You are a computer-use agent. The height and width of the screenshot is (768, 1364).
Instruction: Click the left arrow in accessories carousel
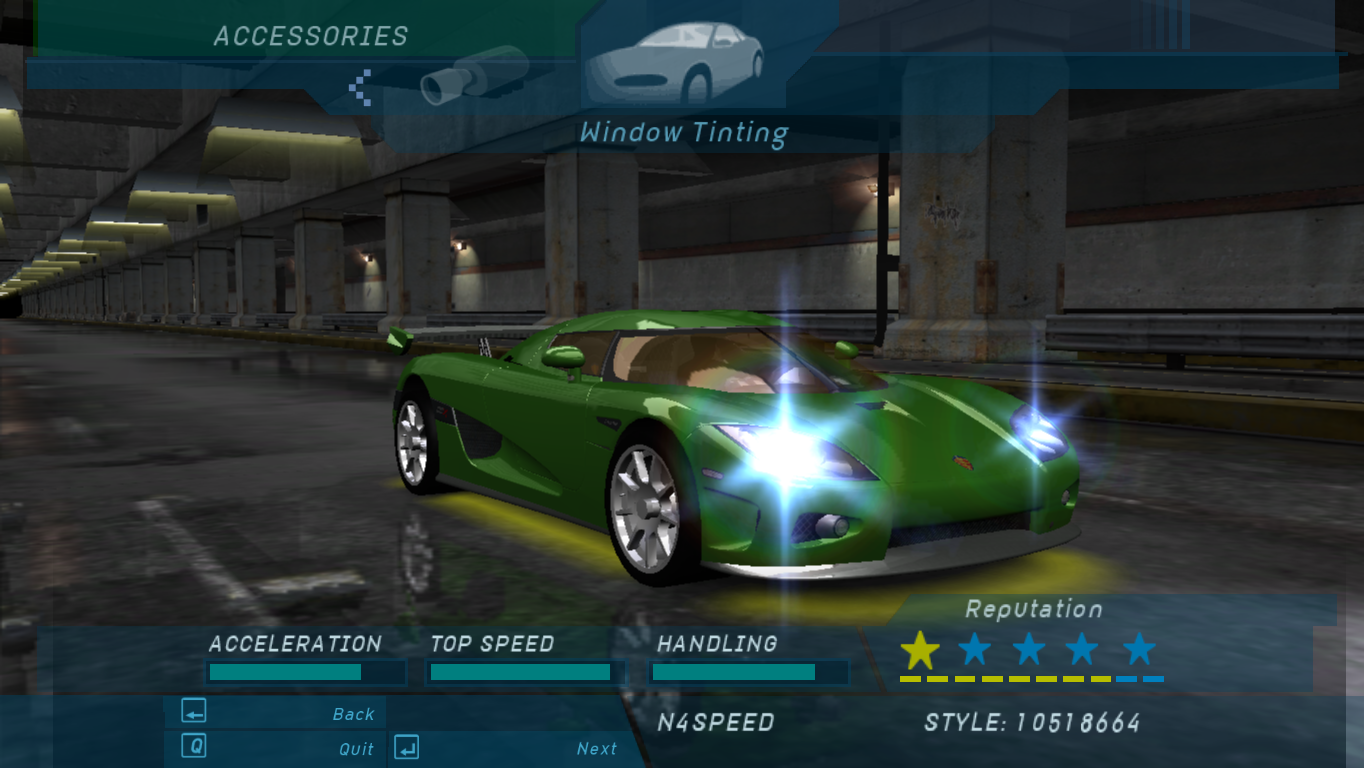pyautogui.click(x=360, y=87)
